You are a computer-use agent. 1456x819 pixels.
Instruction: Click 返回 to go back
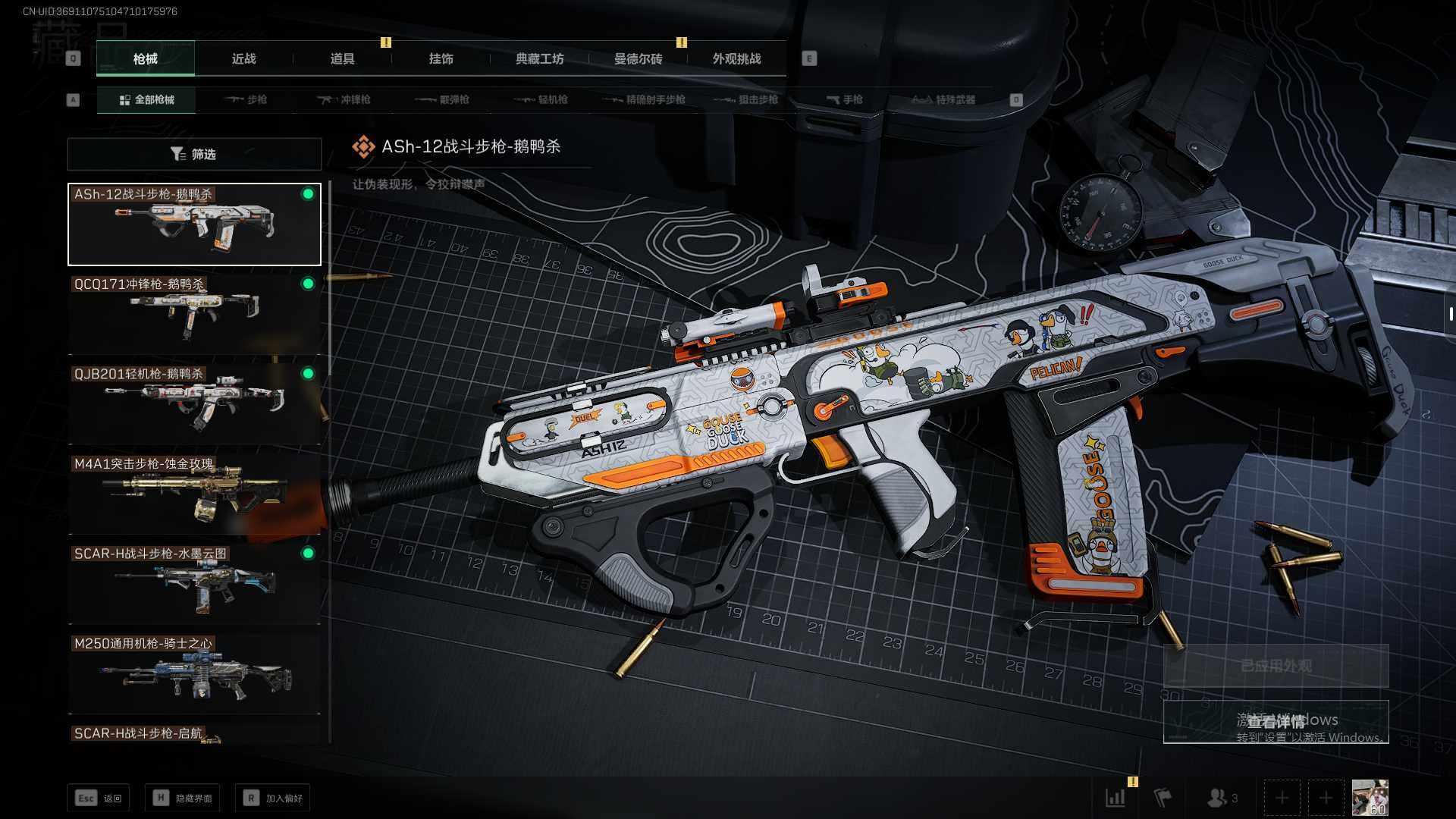(x=99, y=799)
